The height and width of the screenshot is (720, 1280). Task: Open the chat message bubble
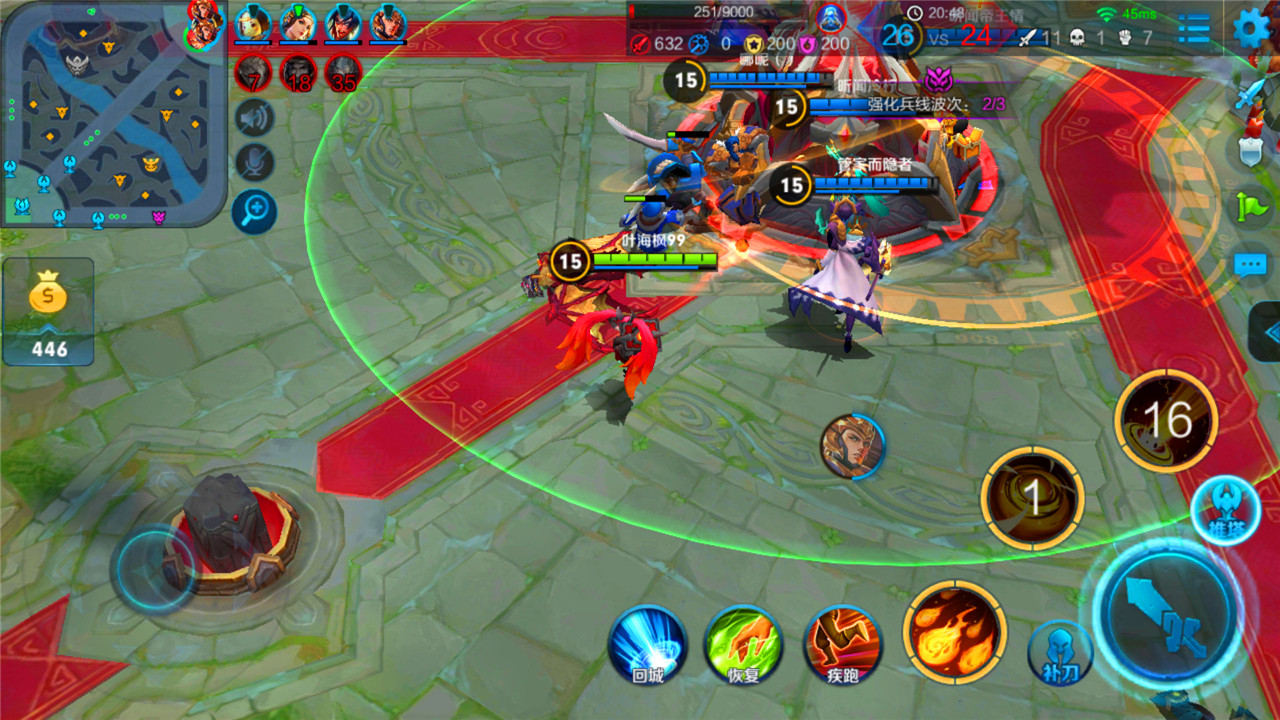pyautogui.click(x=1251, y=265)
